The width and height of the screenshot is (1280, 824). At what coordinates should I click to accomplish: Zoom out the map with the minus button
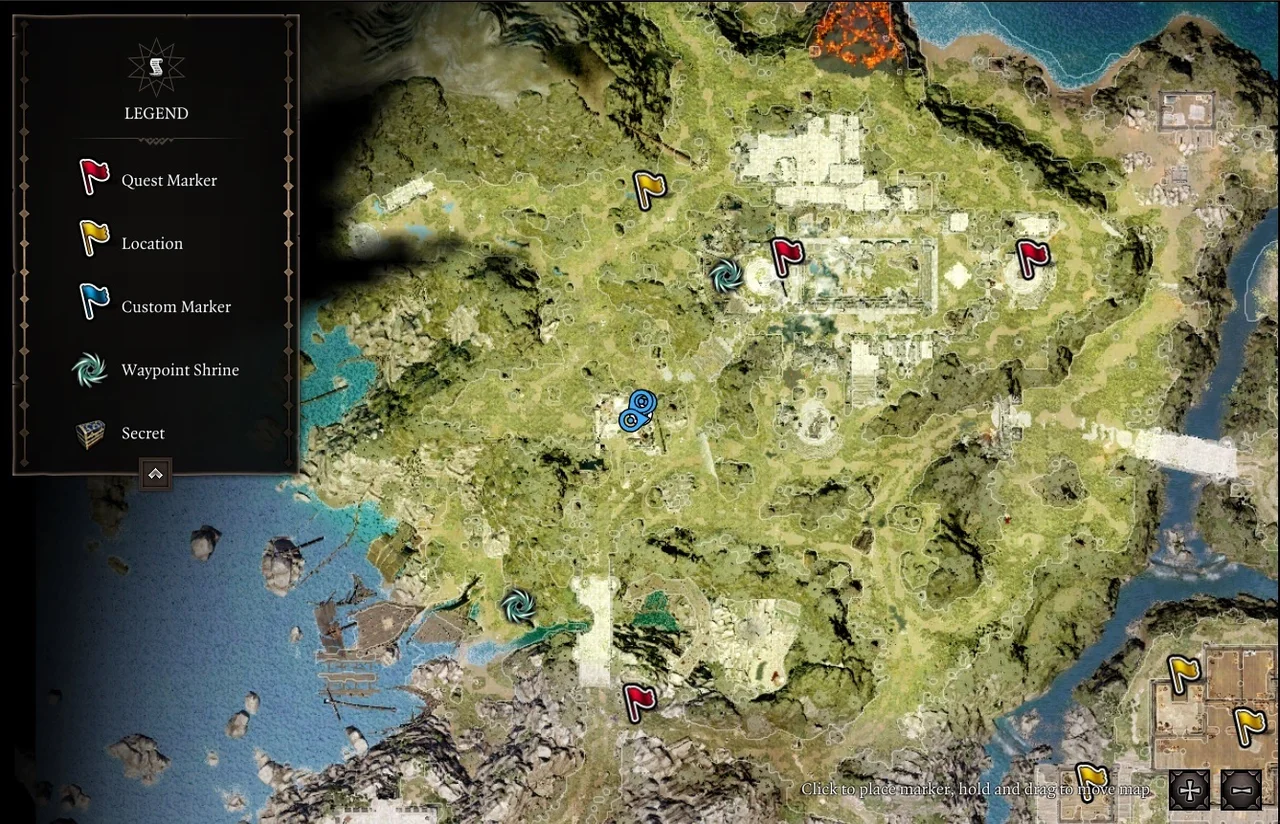click(1241, 790)
